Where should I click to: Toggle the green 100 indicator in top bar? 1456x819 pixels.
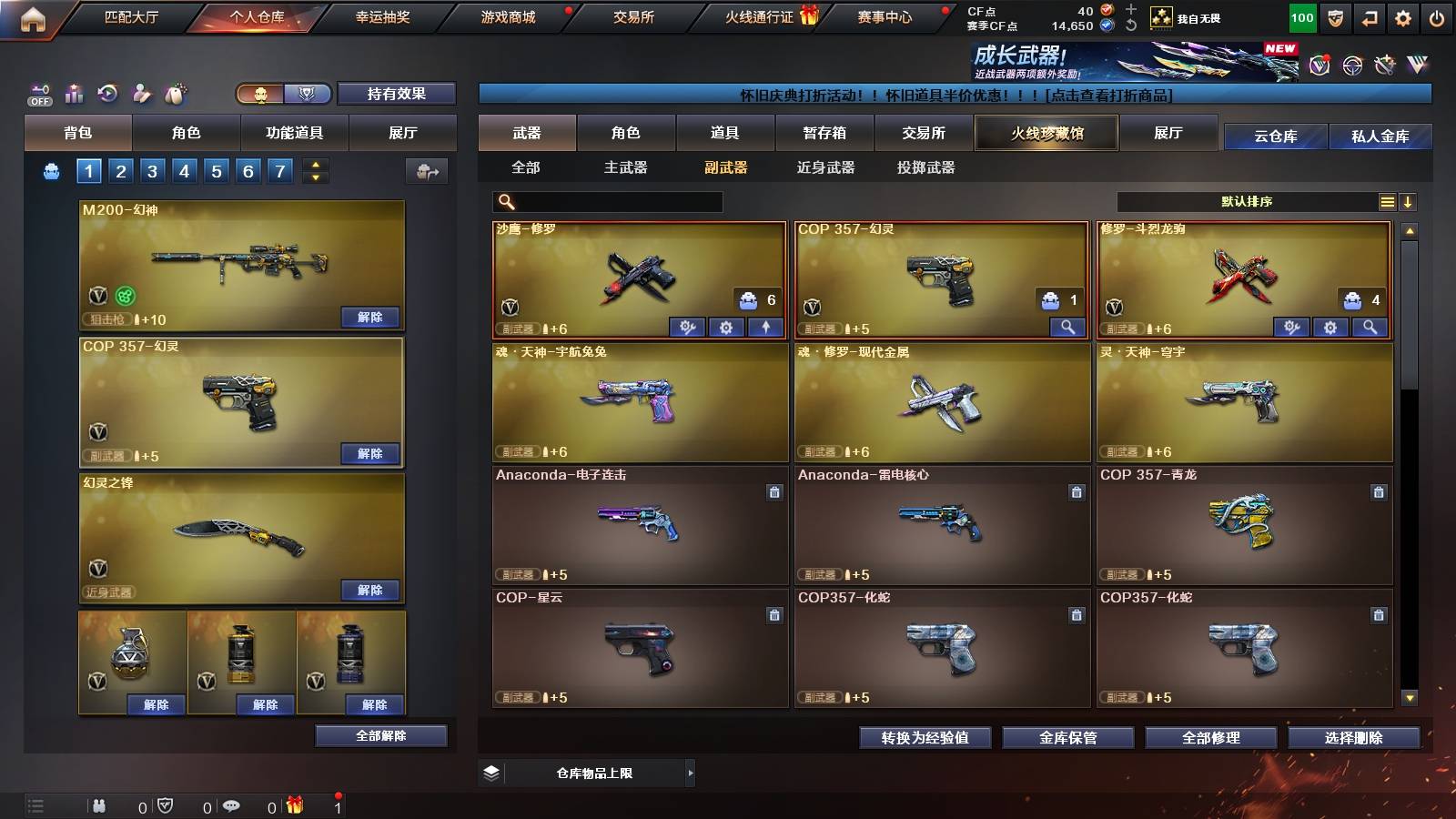click(1301, 16)
